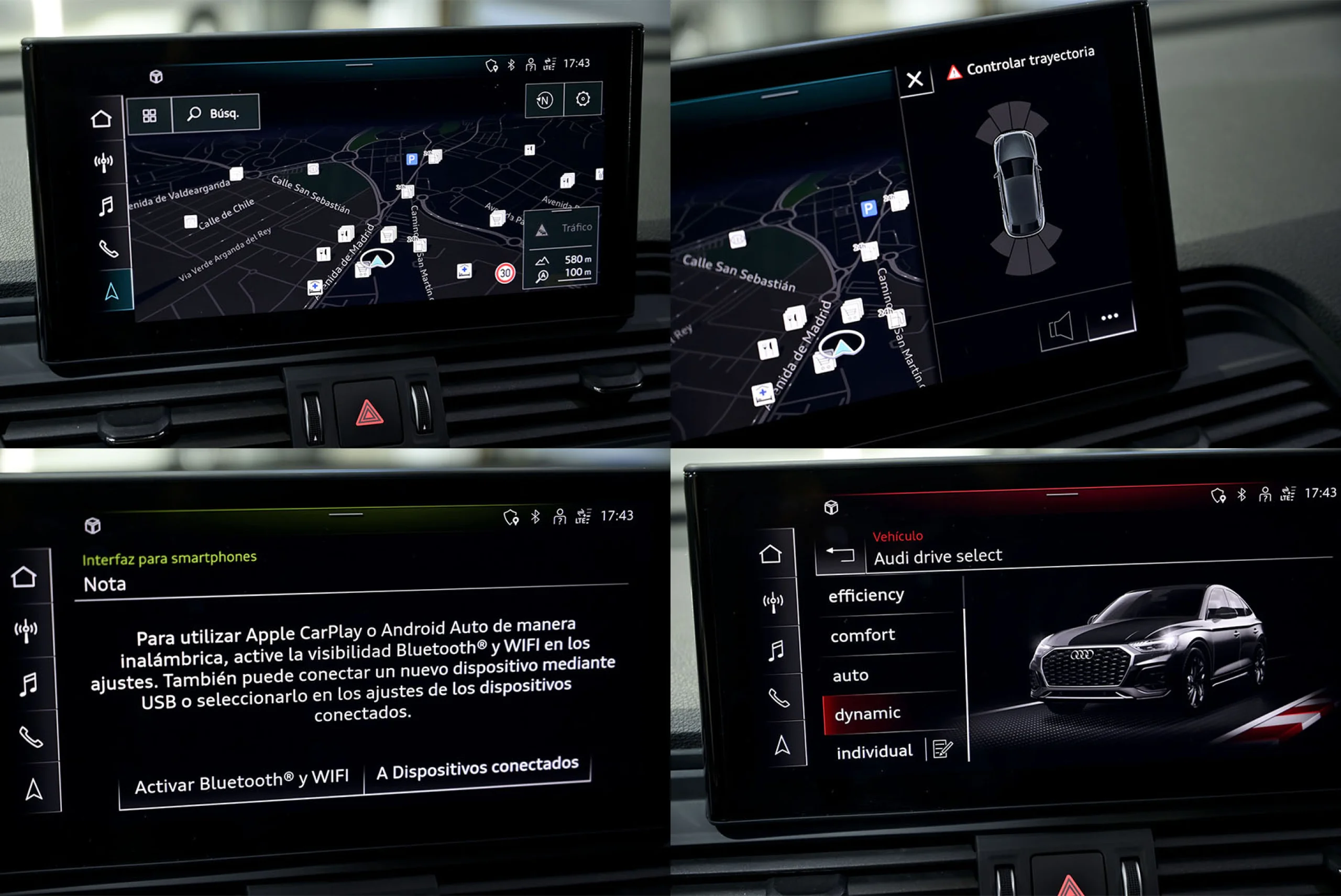Select the Tráfico traffic panel
1341x896 pixels.
point(562,228)
